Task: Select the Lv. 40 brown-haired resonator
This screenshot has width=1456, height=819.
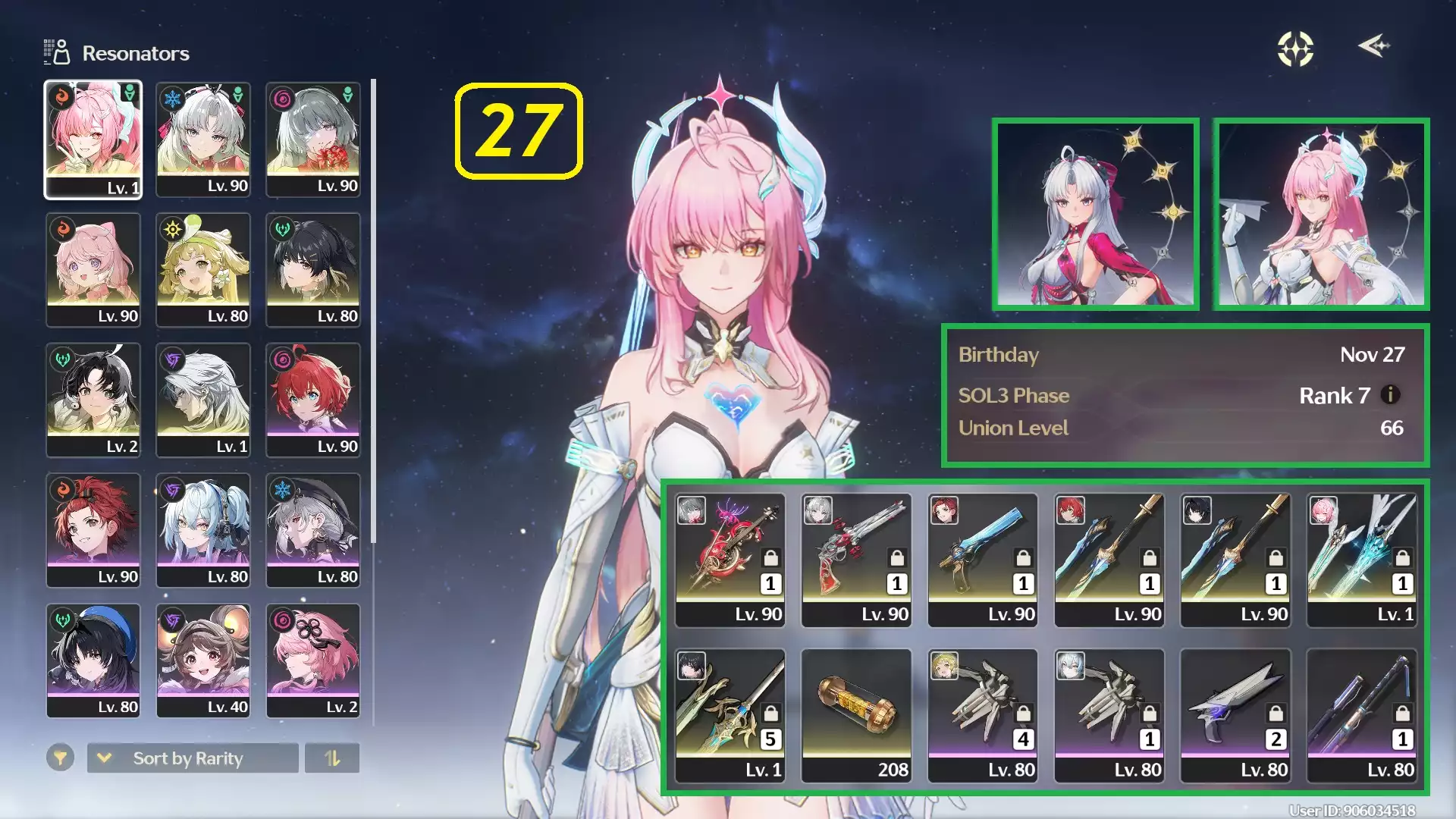Action: (203, 660)
